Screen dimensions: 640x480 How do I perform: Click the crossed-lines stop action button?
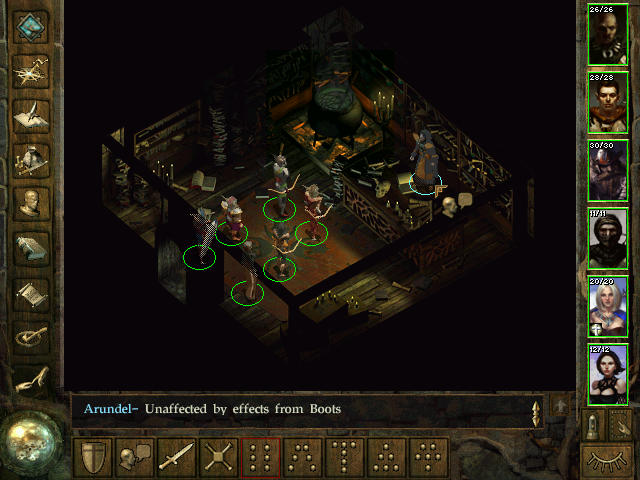pyautogui.click(x=218, y=458)
